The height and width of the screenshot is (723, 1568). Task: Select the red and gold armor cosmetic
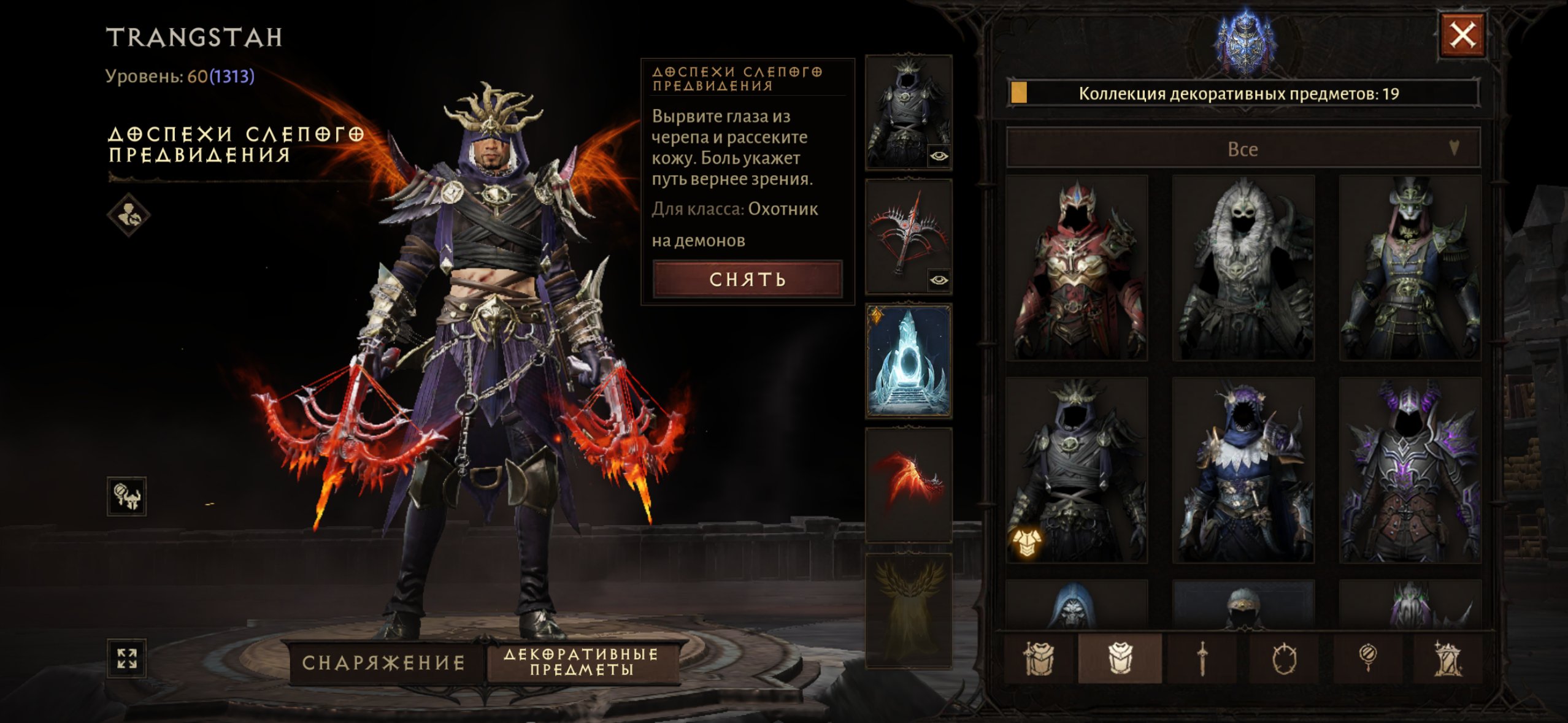click(1077, 268)
